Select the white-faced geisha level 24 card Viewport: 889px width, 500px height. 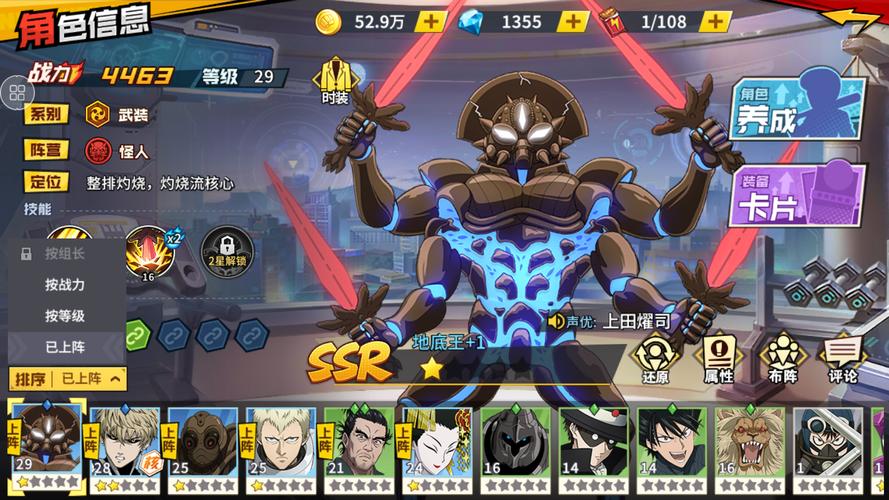click(436, 445)
